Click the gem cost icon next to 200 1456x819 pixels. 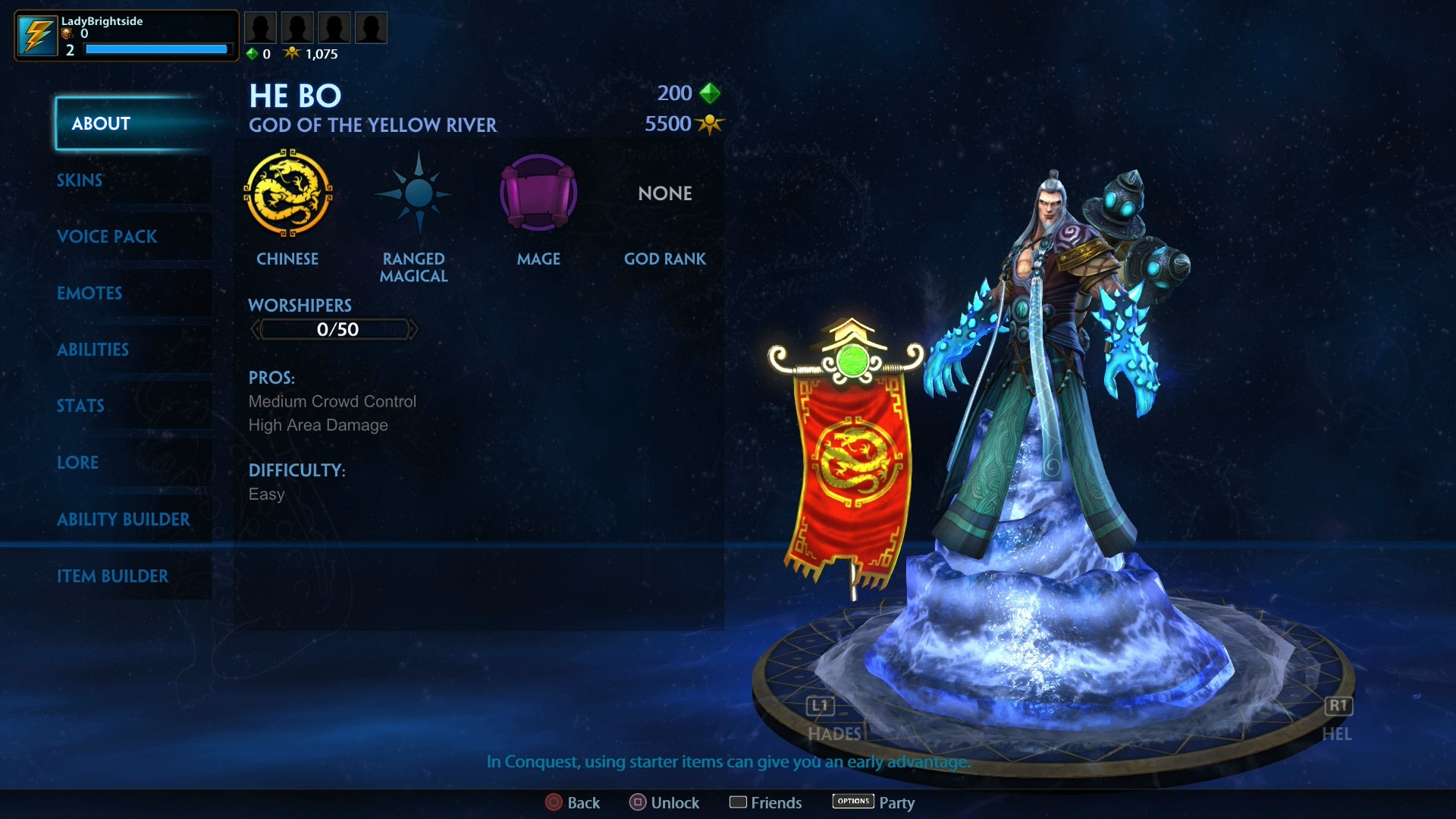tap(708, 93)
